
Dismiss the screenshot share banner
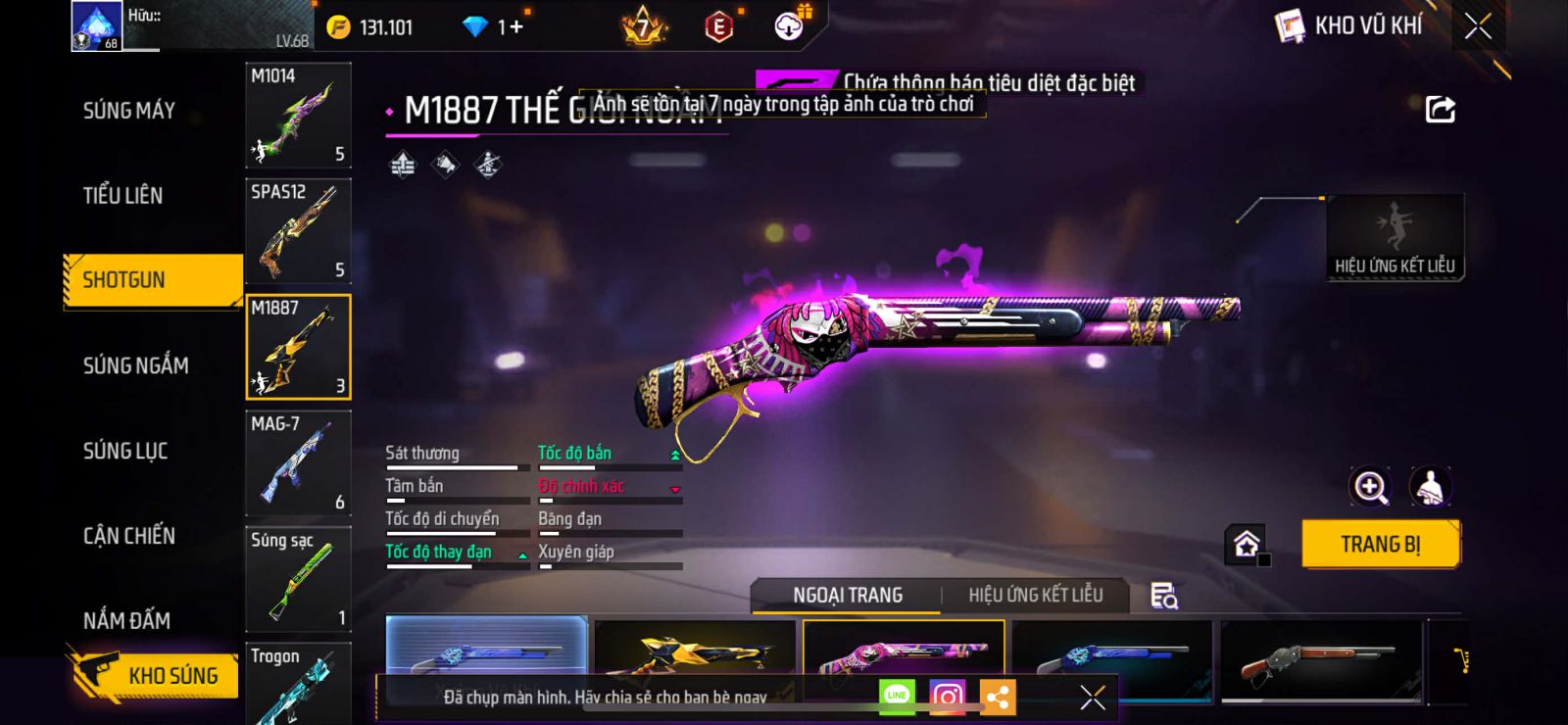click(1093, 697)
